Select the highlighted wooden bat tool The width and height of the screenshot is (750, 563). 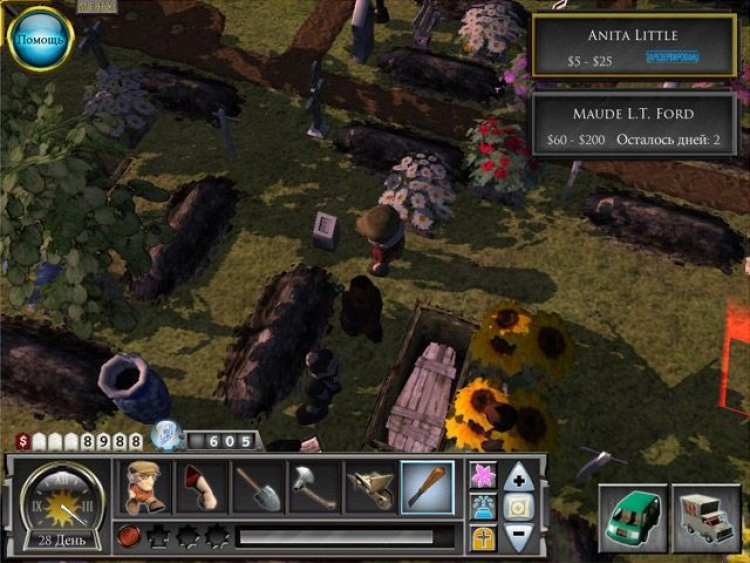(427, 487)
